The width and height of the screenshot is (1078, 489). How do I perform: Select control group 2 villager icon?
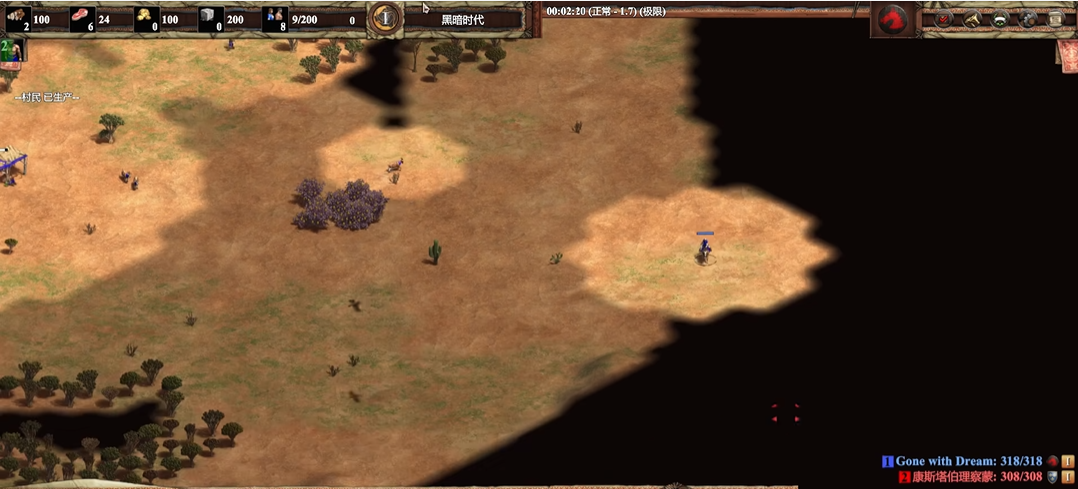[x=13, y=49]
